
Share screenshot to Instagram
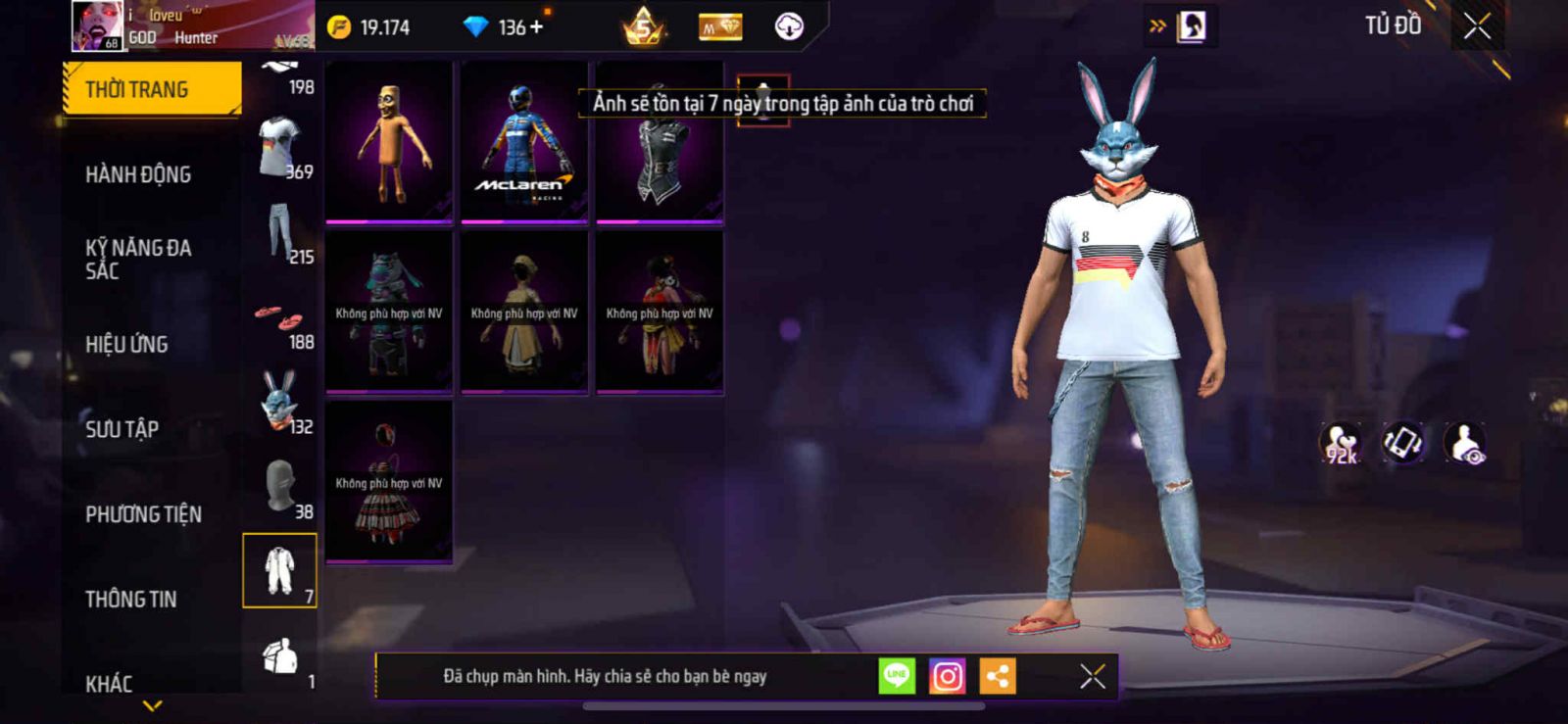click(x=947, y=676)
